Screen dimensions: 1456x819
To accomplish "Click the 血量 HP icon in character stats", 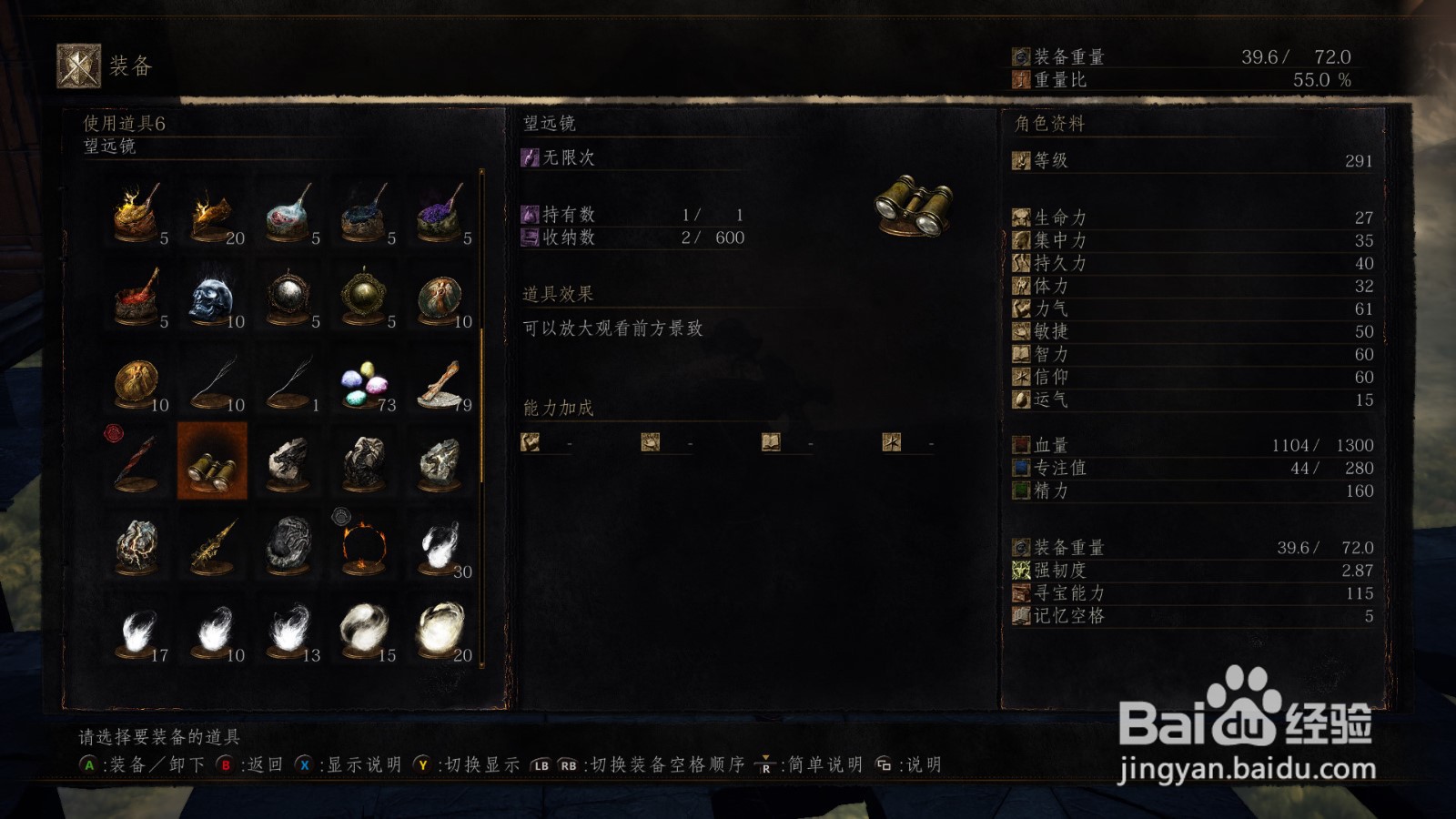I will [1023, 446].
